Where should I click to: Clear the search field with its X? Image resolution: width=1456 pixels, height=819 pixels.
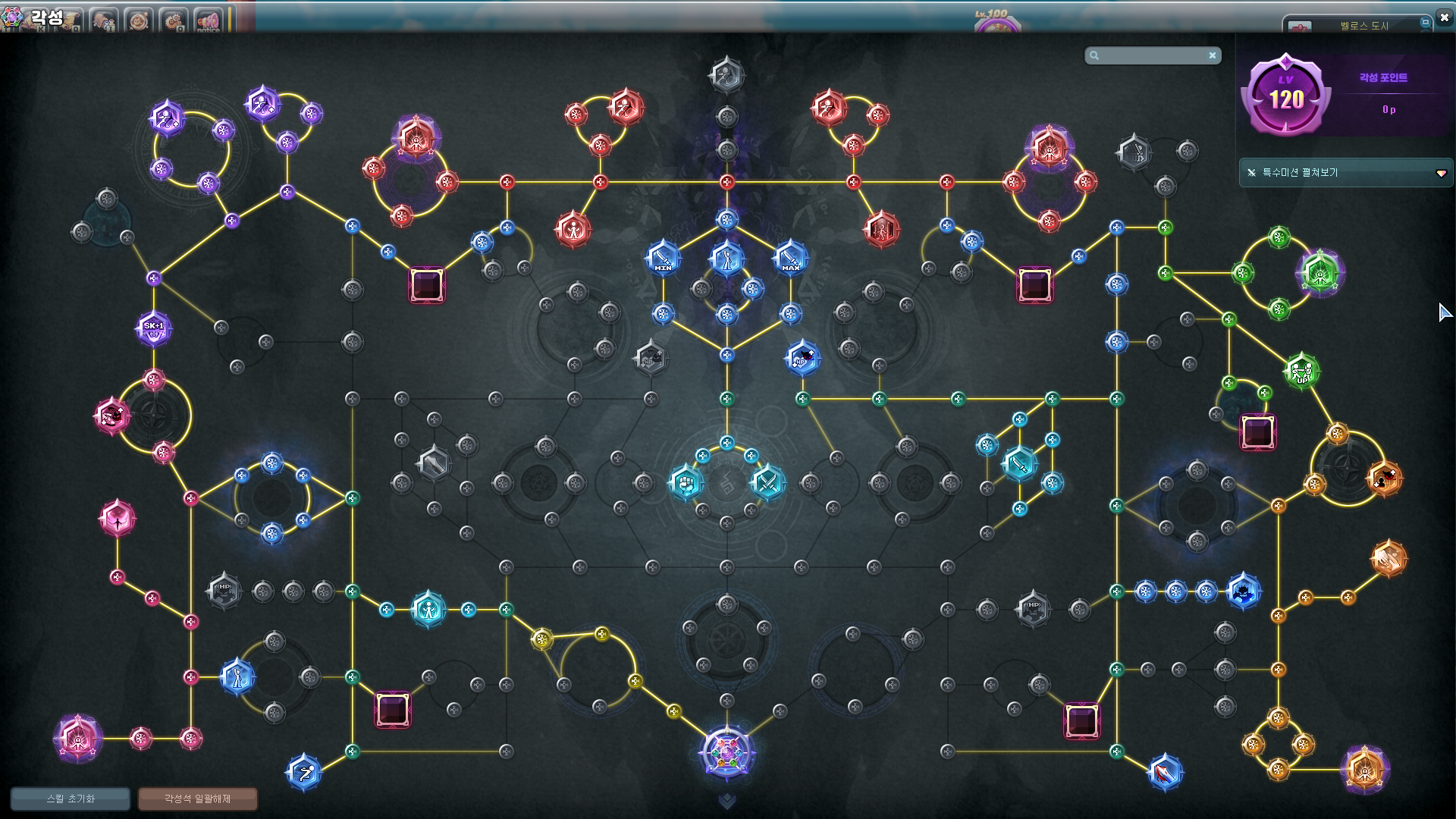pos(1213,55)
